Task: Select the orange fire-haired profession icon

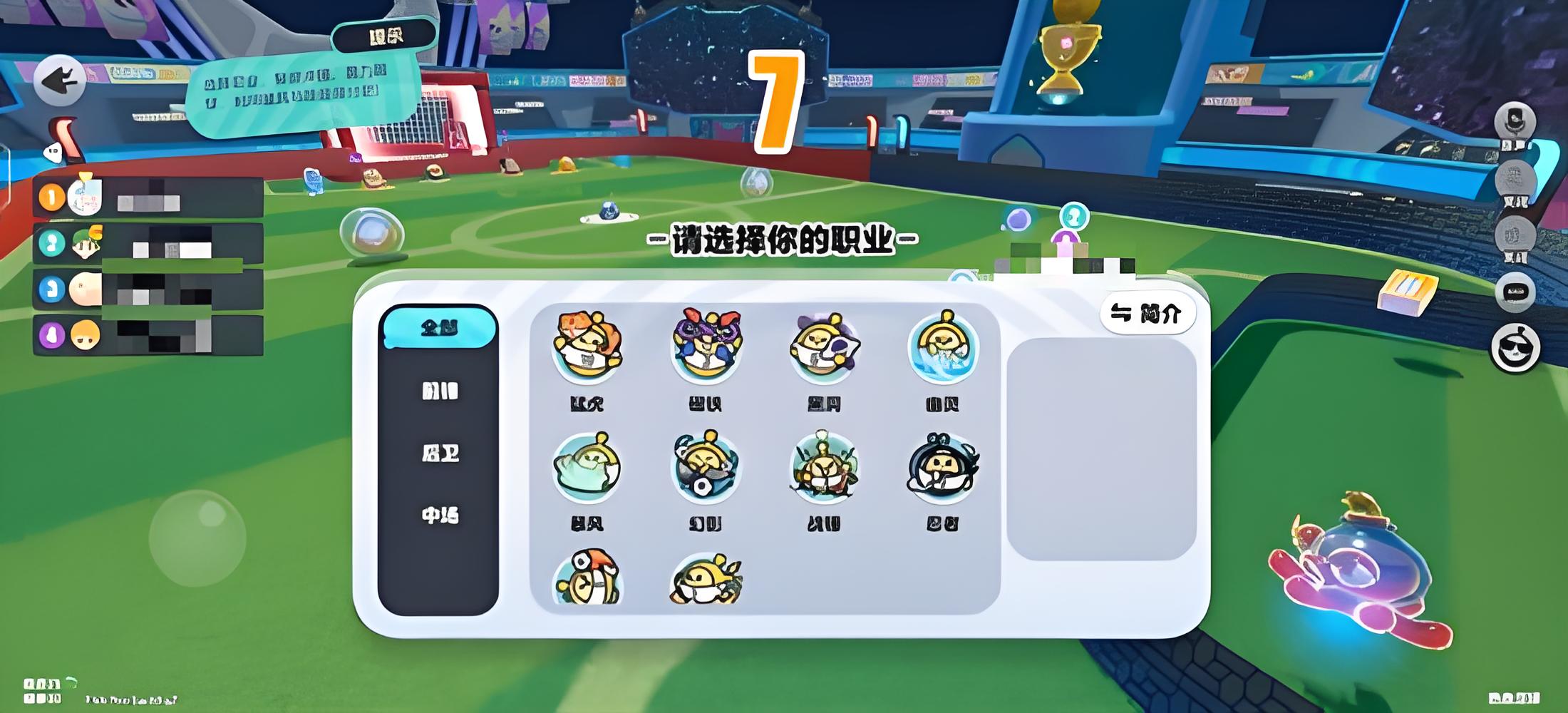Action: (x=587, y=347)
